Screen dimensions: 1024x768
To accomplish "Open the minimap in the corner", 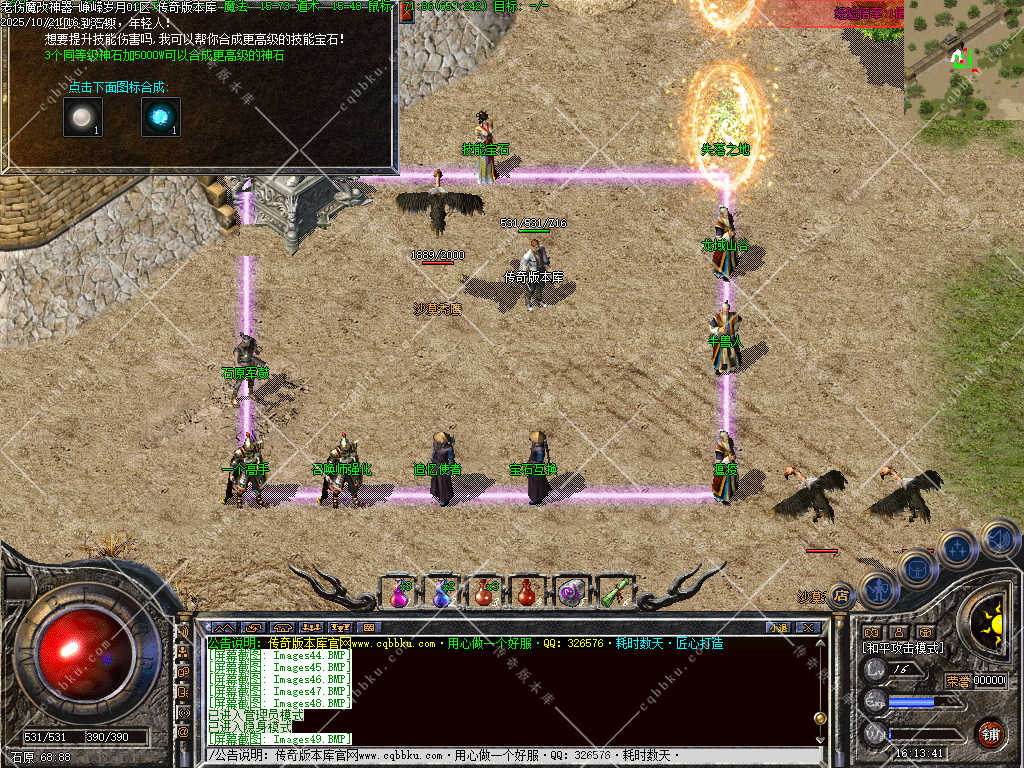I will [x=963, y=60].
